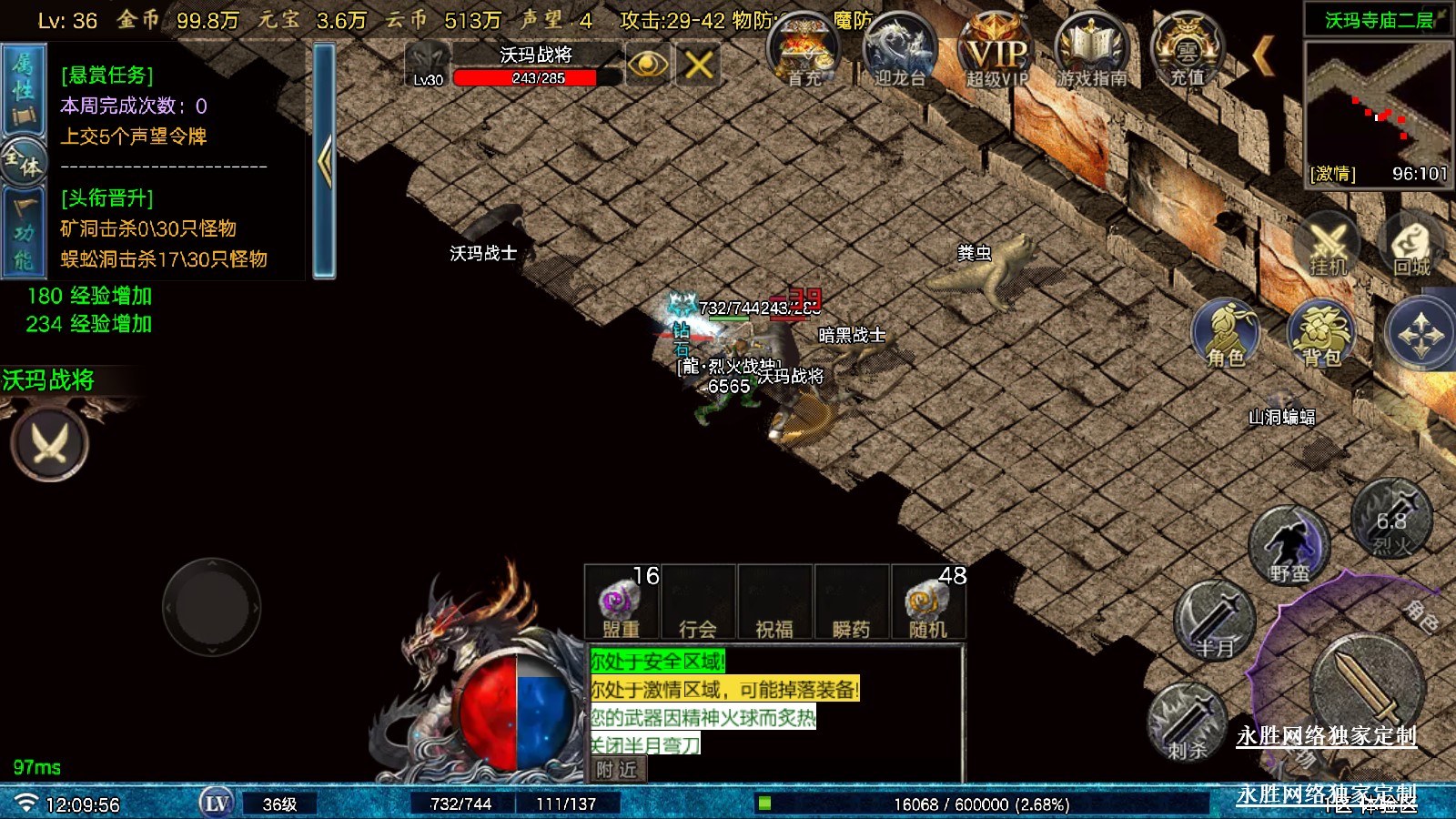The width and height of the screenshot is (1456, 819).
Task: Activate the 野蛮 charge skill
Action: click(x=1289, y=547)
